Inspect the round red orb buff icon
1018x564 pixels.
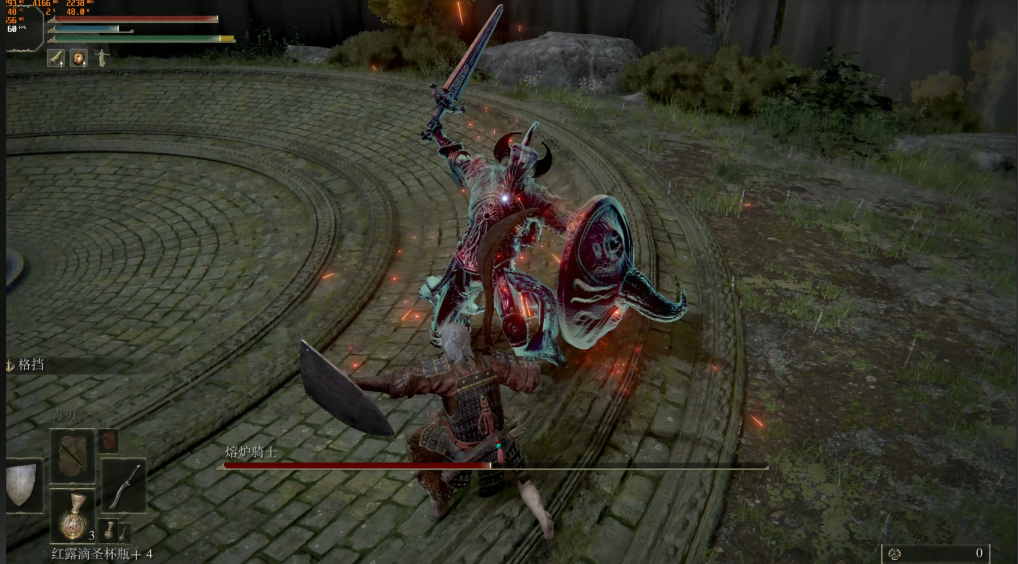78,58
